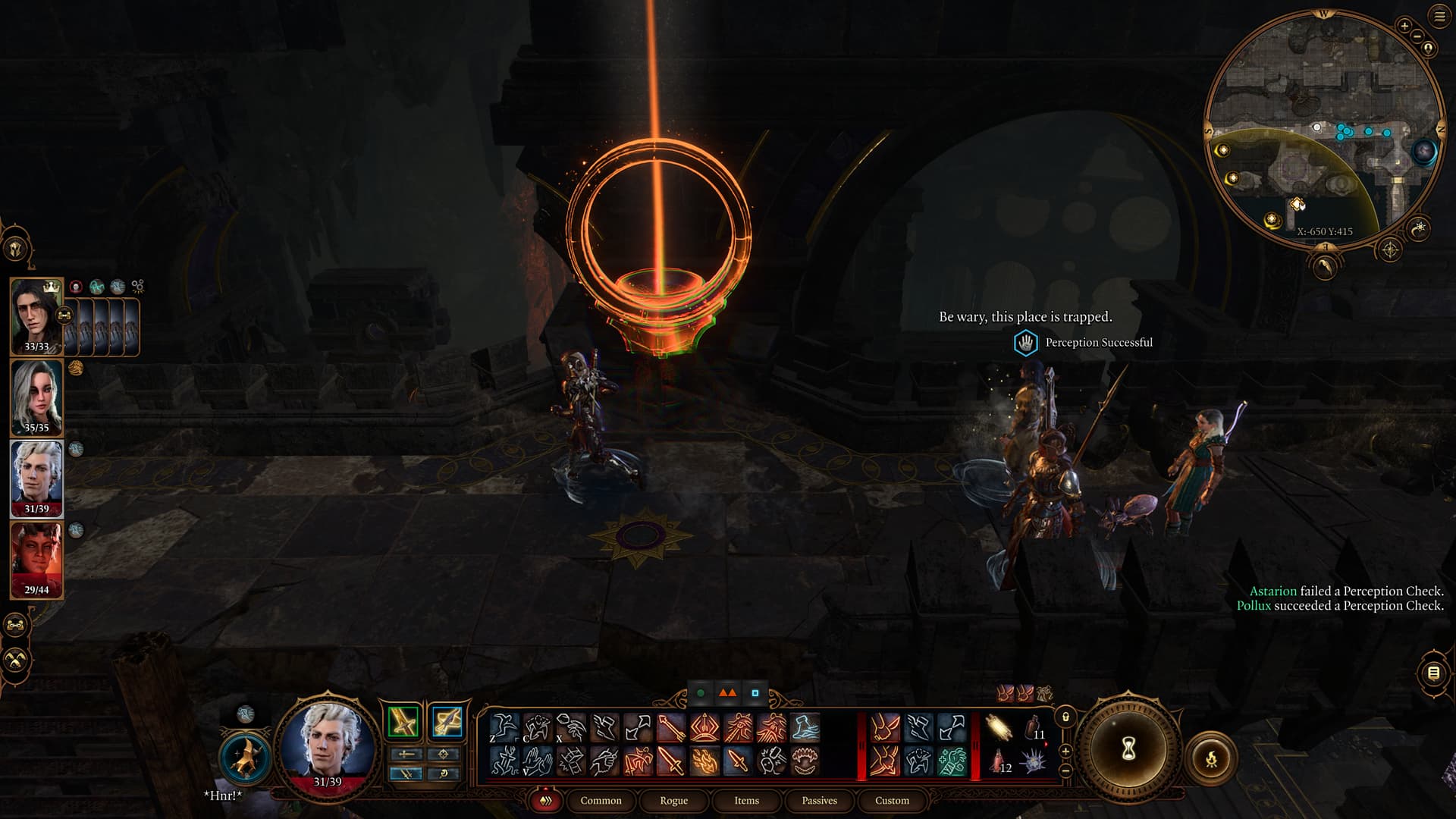Open the combat log button
The width and height of the screenshot is (1456, 819).
point(1433,673)
